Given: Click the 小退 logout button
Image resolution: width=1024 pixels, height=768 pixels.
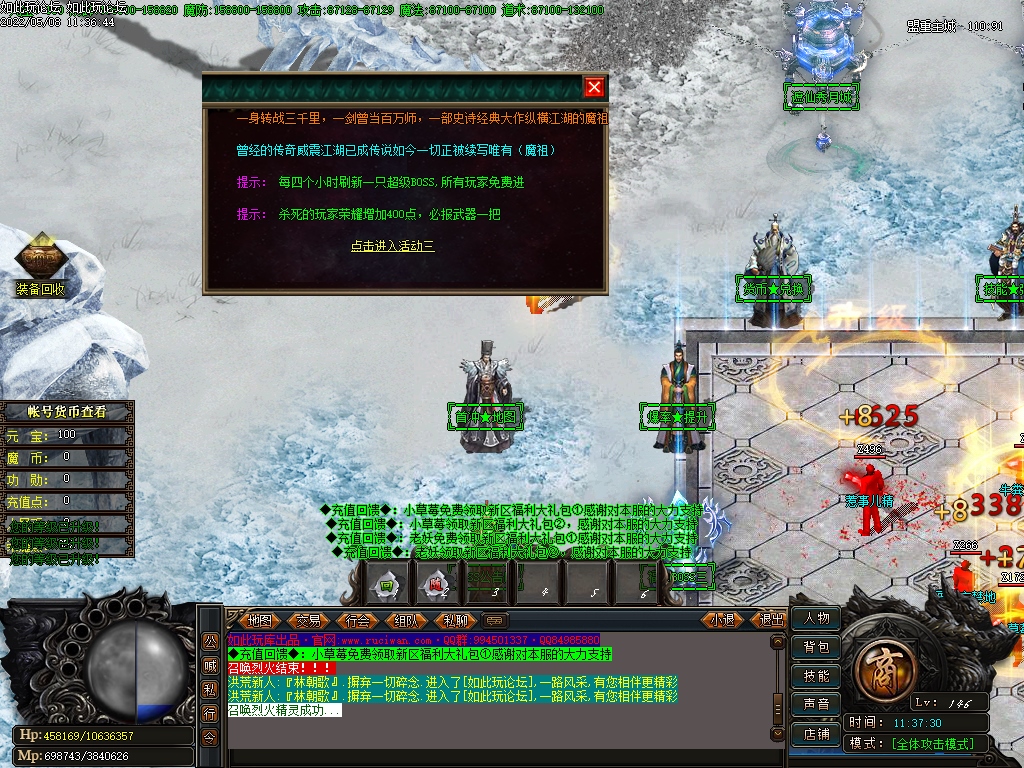Looking at the screenshot, I should [x=722, y=620].
